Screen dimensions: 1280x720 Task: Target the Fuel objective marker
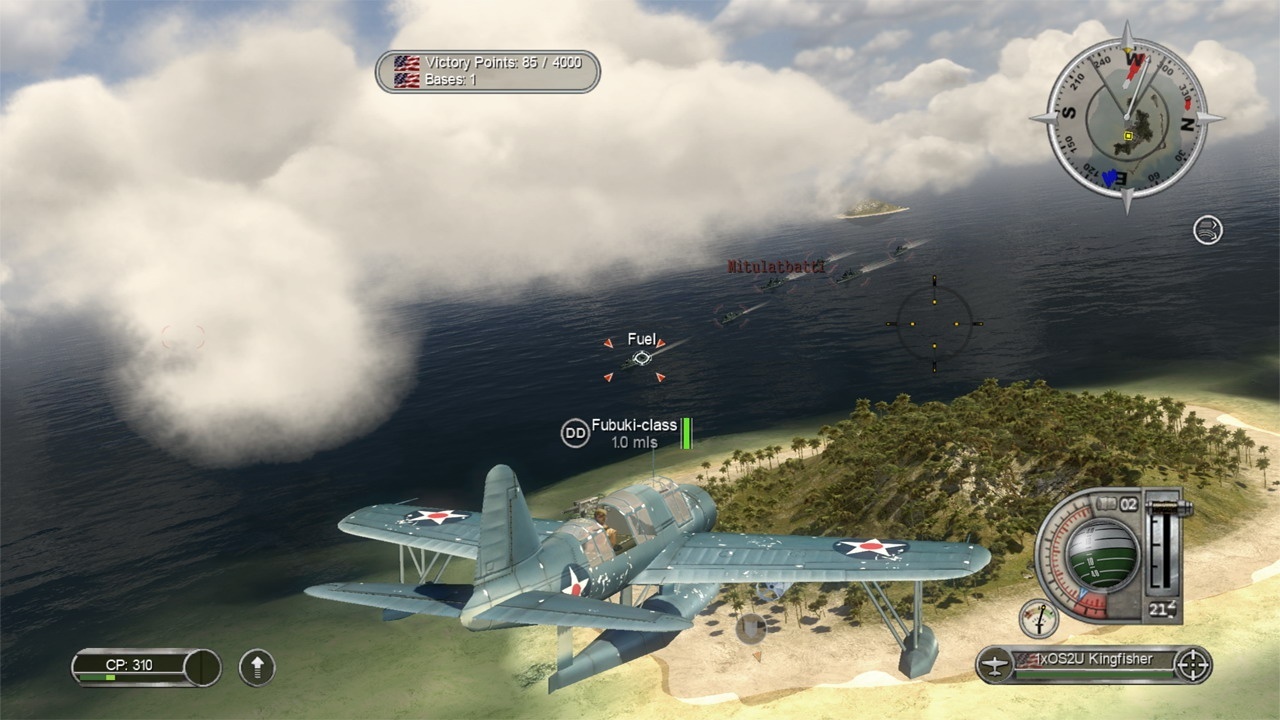pos(641,357)
